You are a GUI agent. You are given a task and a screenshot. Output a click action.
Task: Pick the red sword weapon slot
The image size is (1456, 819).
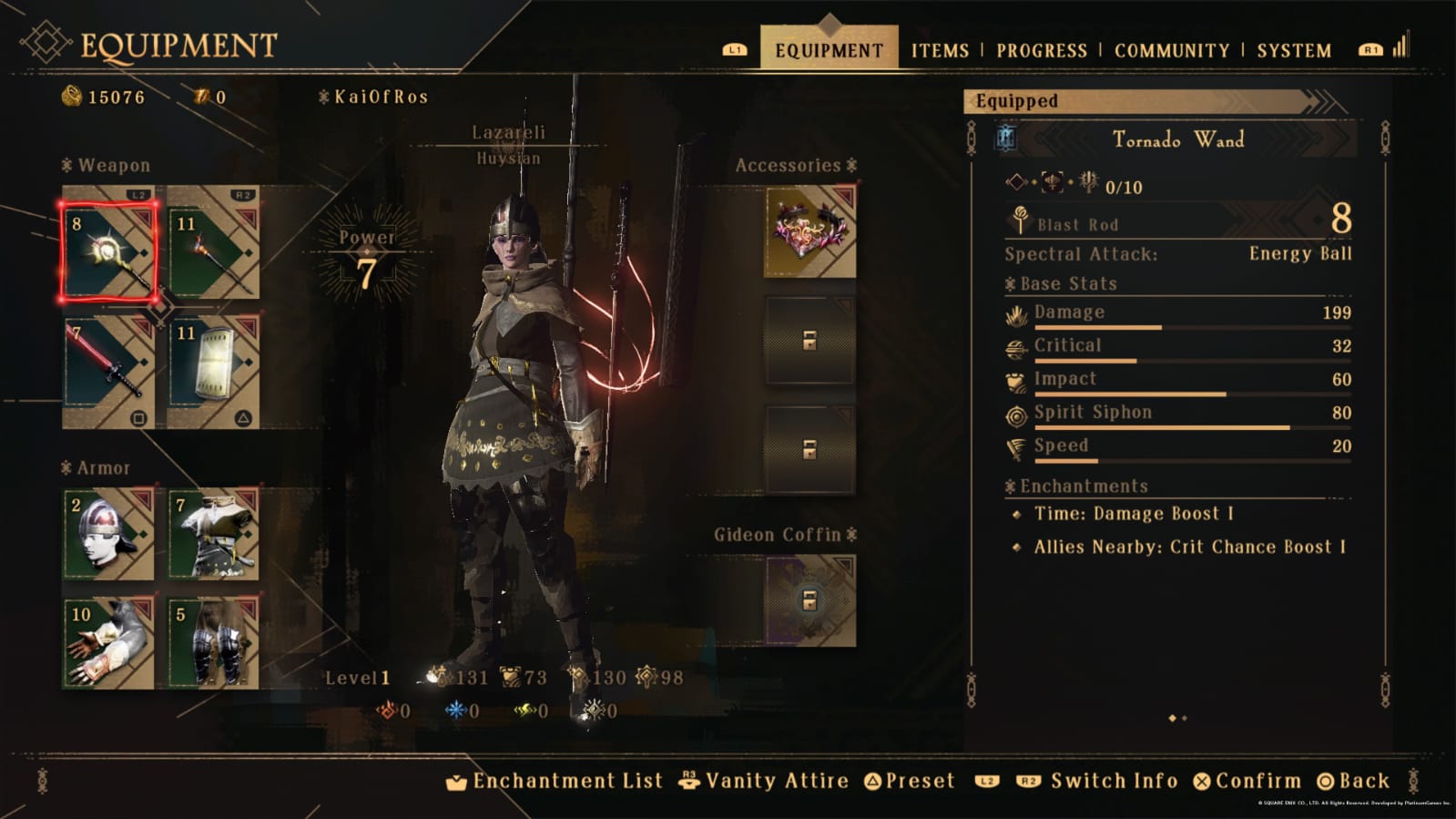click(108, 372)
